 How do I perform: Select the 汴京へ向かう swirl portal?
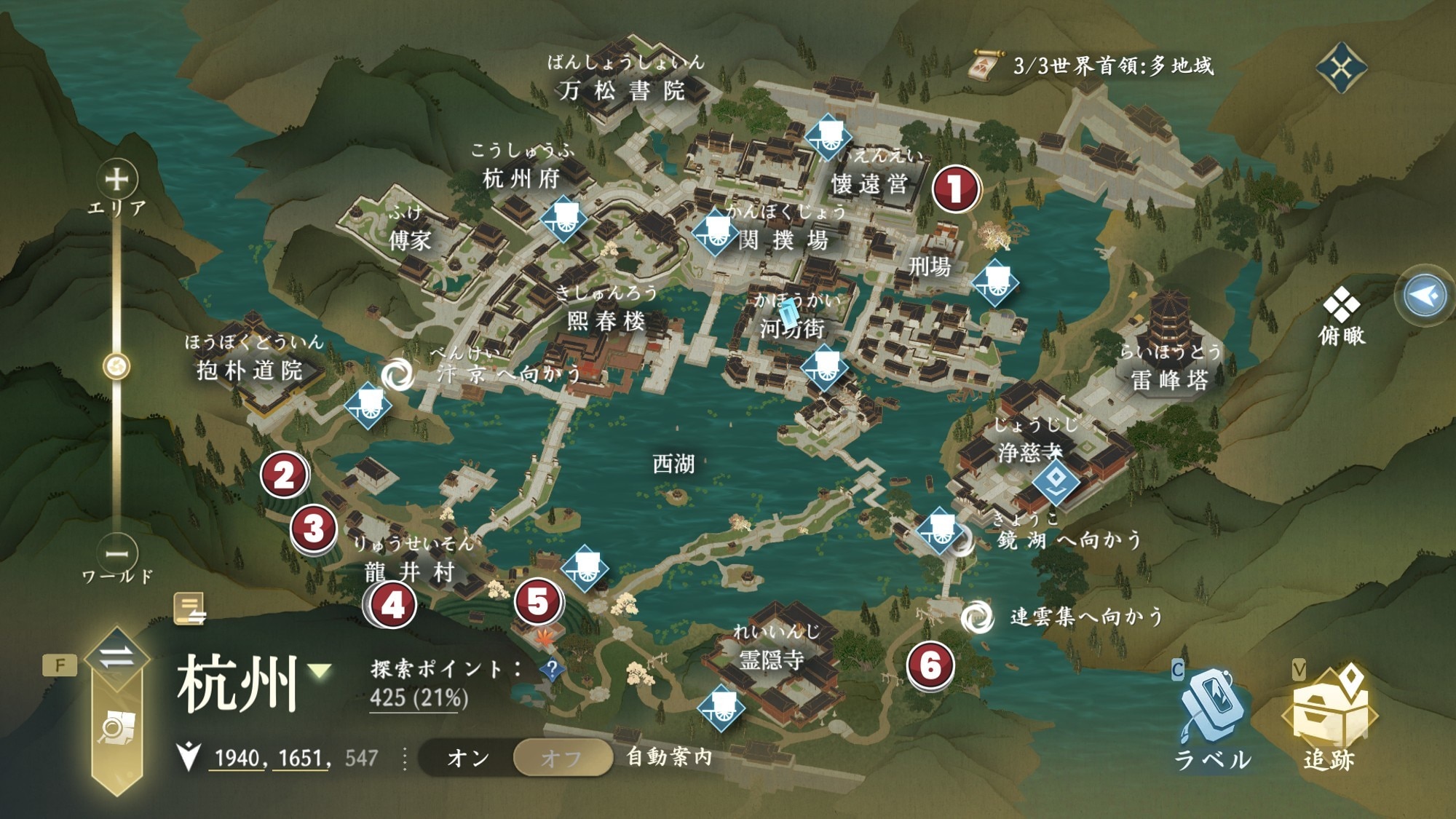coord(397,374)
